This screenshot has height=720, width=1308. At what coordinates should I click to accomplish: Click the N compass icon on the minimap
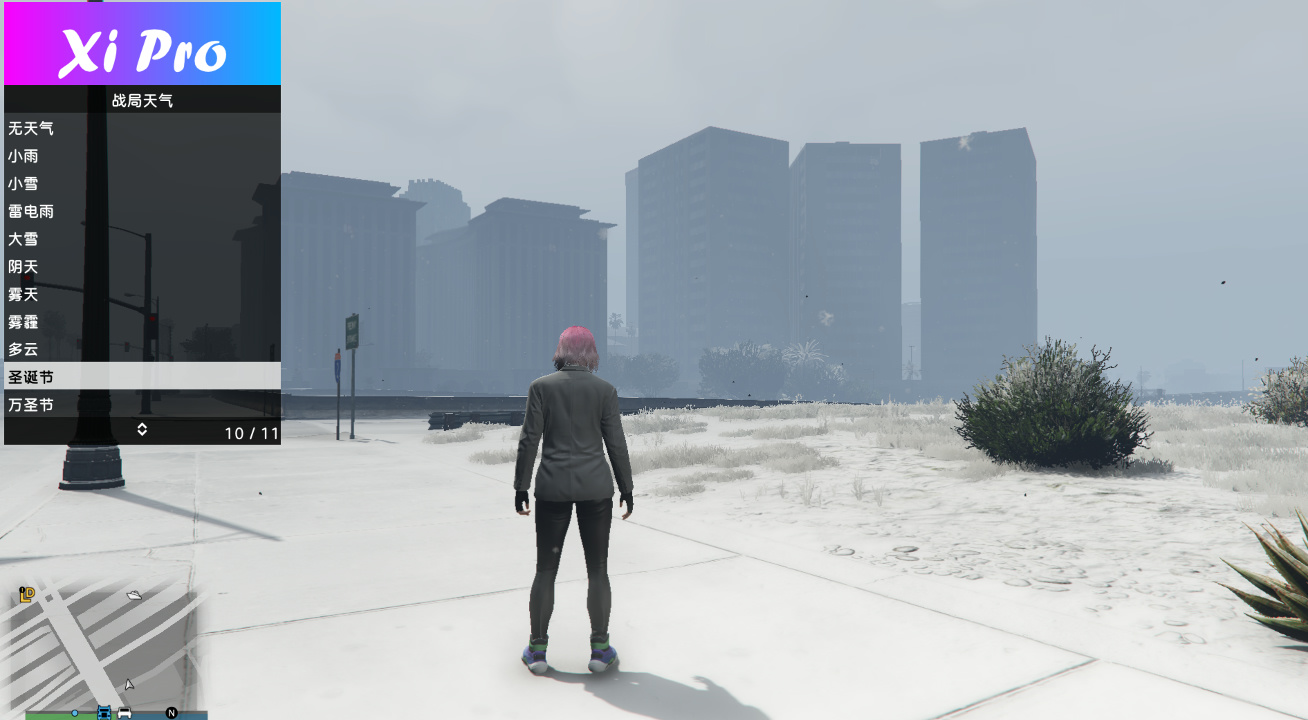pyautogui.click(x=171, y=713)
